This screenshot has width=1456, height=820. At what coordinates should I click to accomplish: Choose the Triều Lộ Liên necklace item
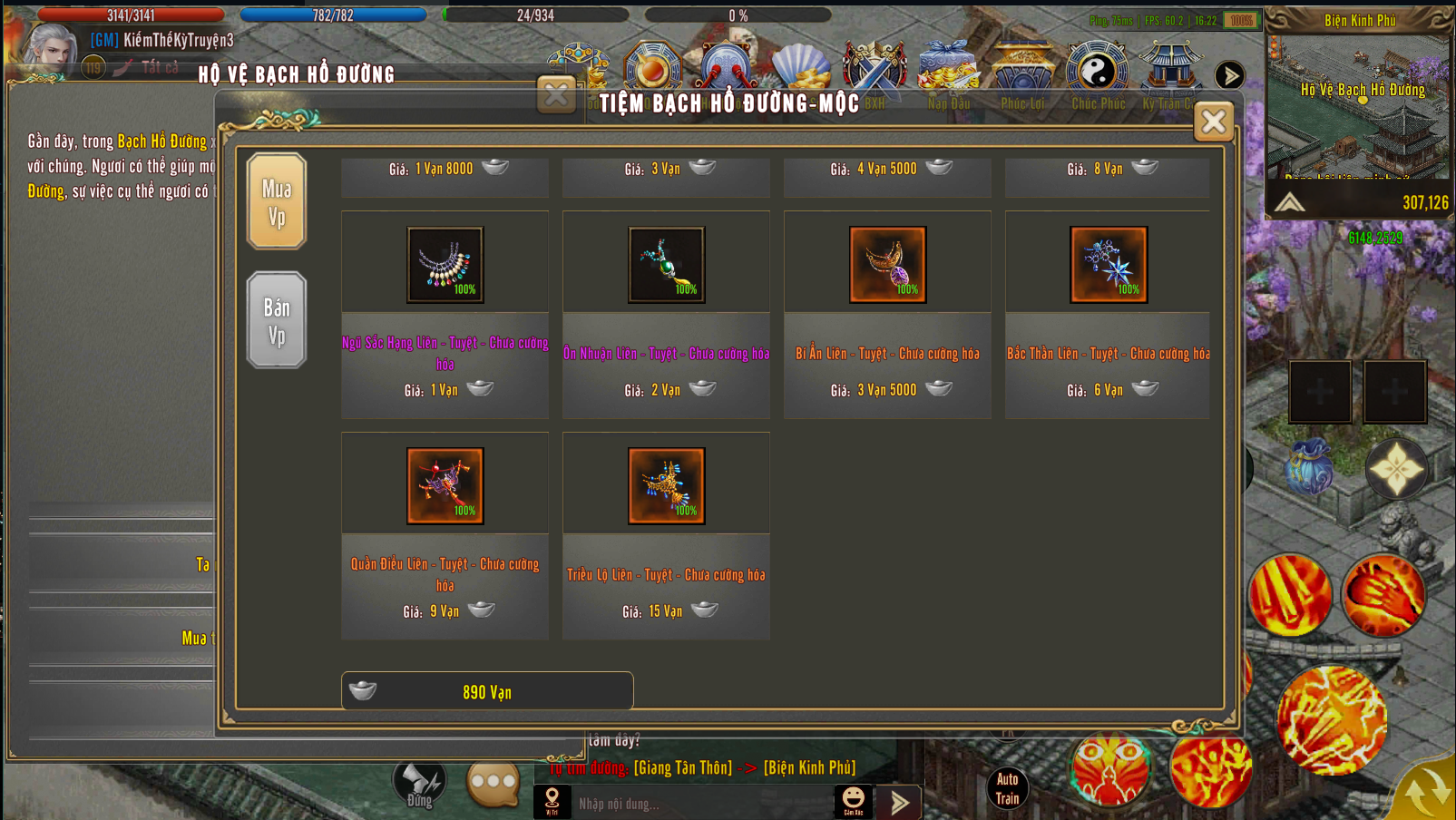click(666, 486)
